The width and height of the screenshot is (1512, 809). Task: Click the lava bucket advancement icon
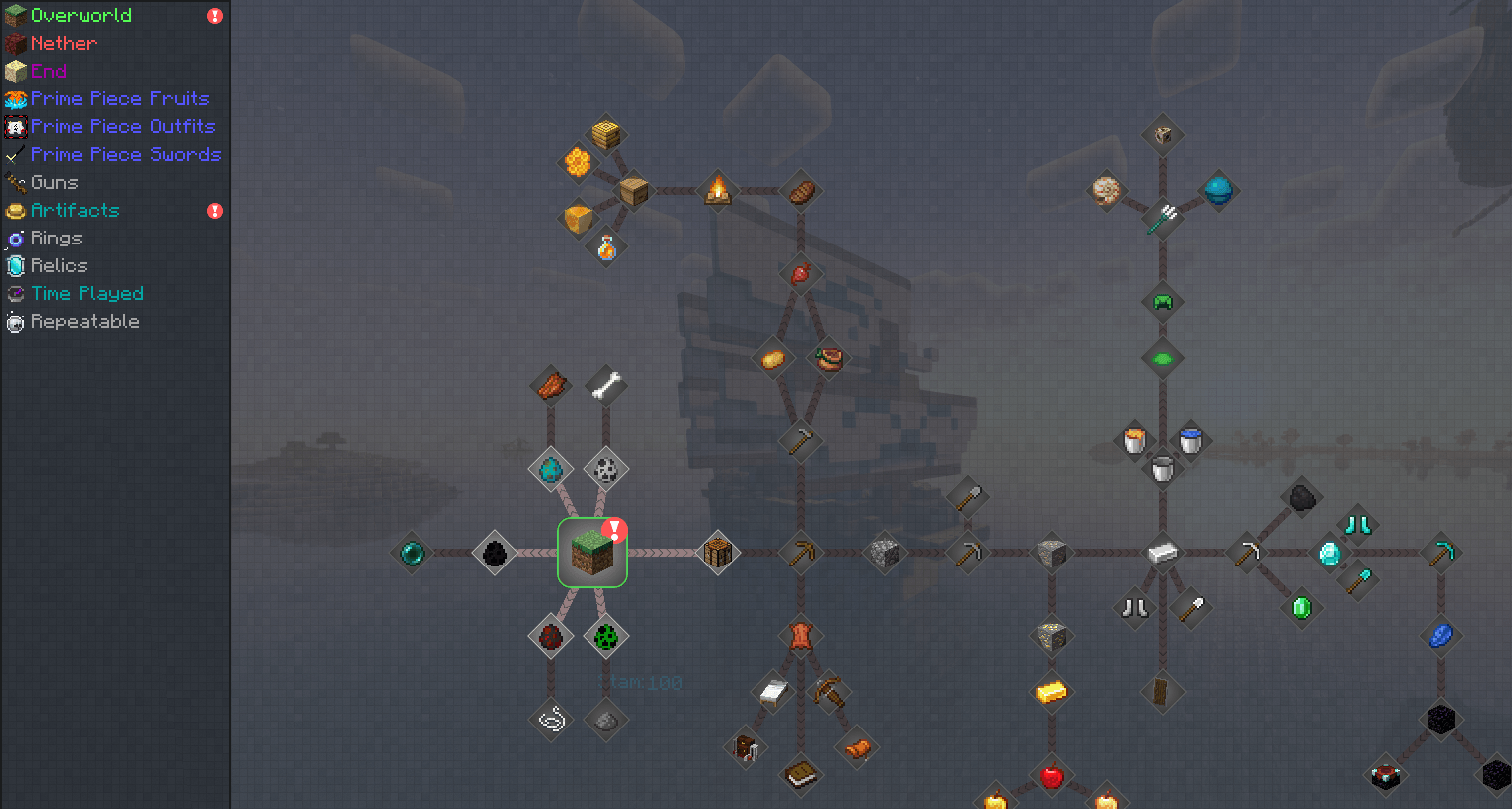tap(1133, 440)
